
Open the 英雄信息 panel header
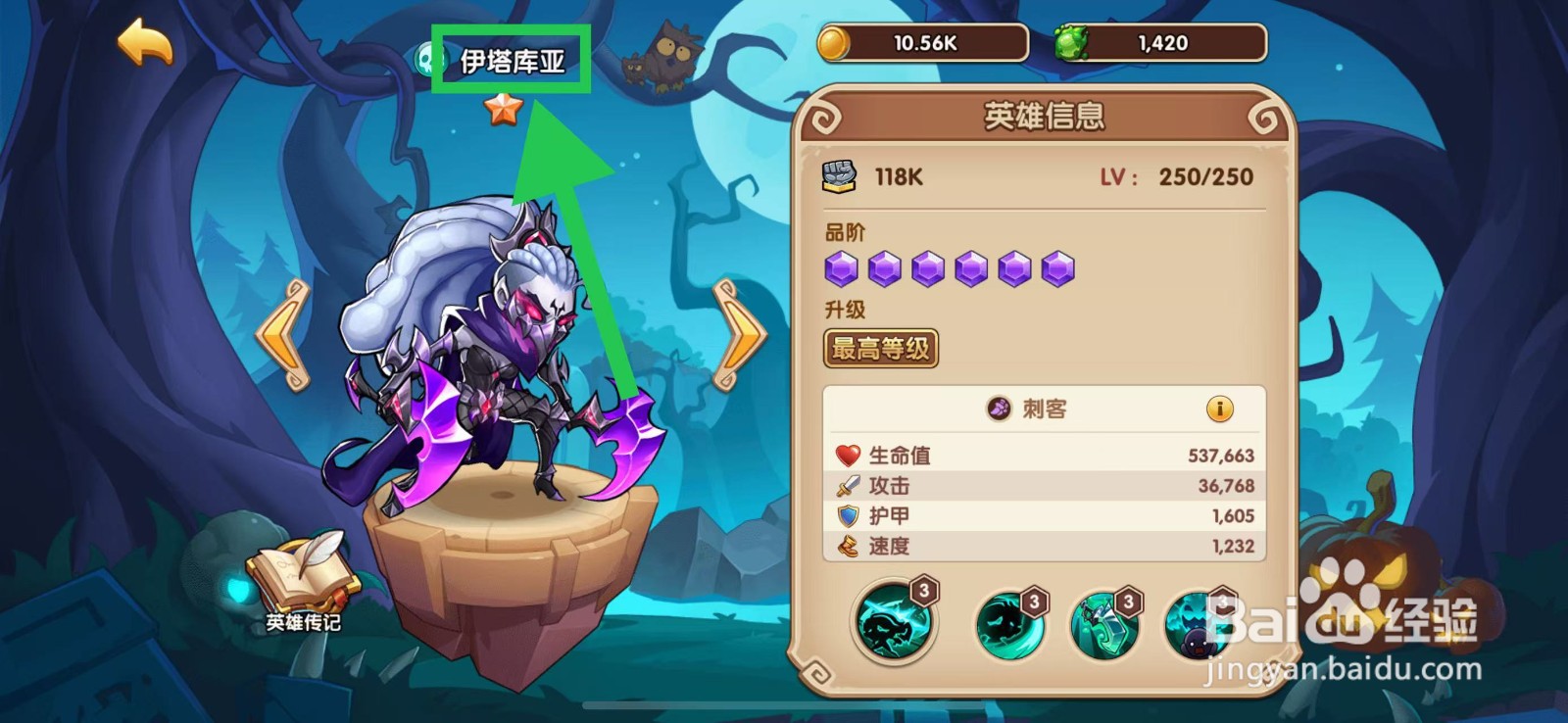1042,117
